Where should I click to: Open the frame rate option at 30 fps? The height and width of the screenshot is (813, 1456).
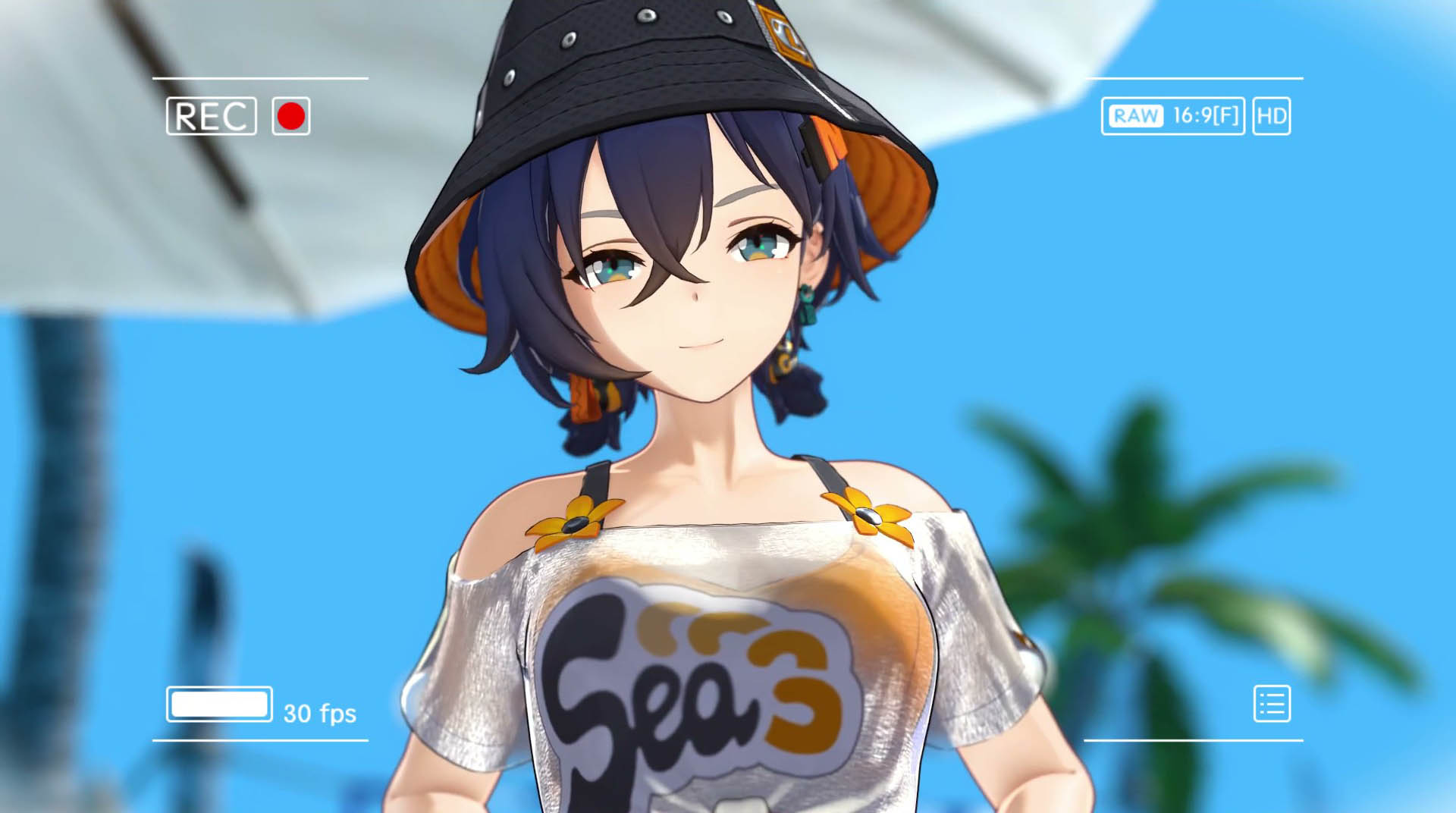coord(318,713)
